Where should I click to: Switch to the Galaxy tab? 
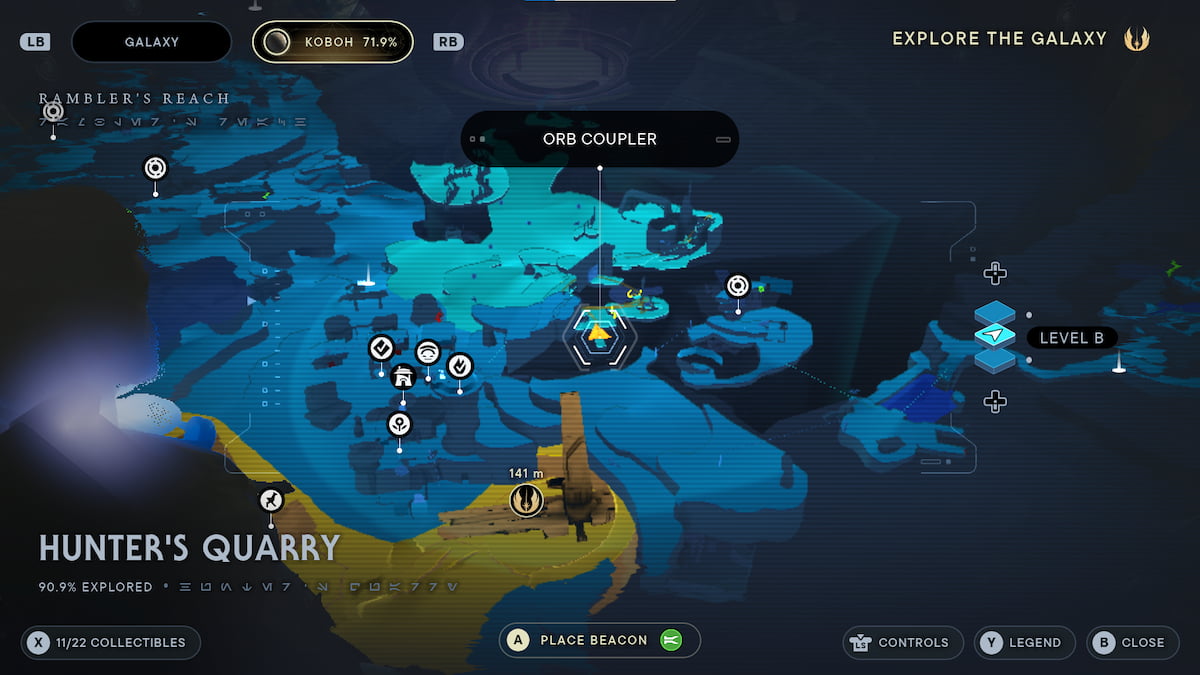(151, 42)
